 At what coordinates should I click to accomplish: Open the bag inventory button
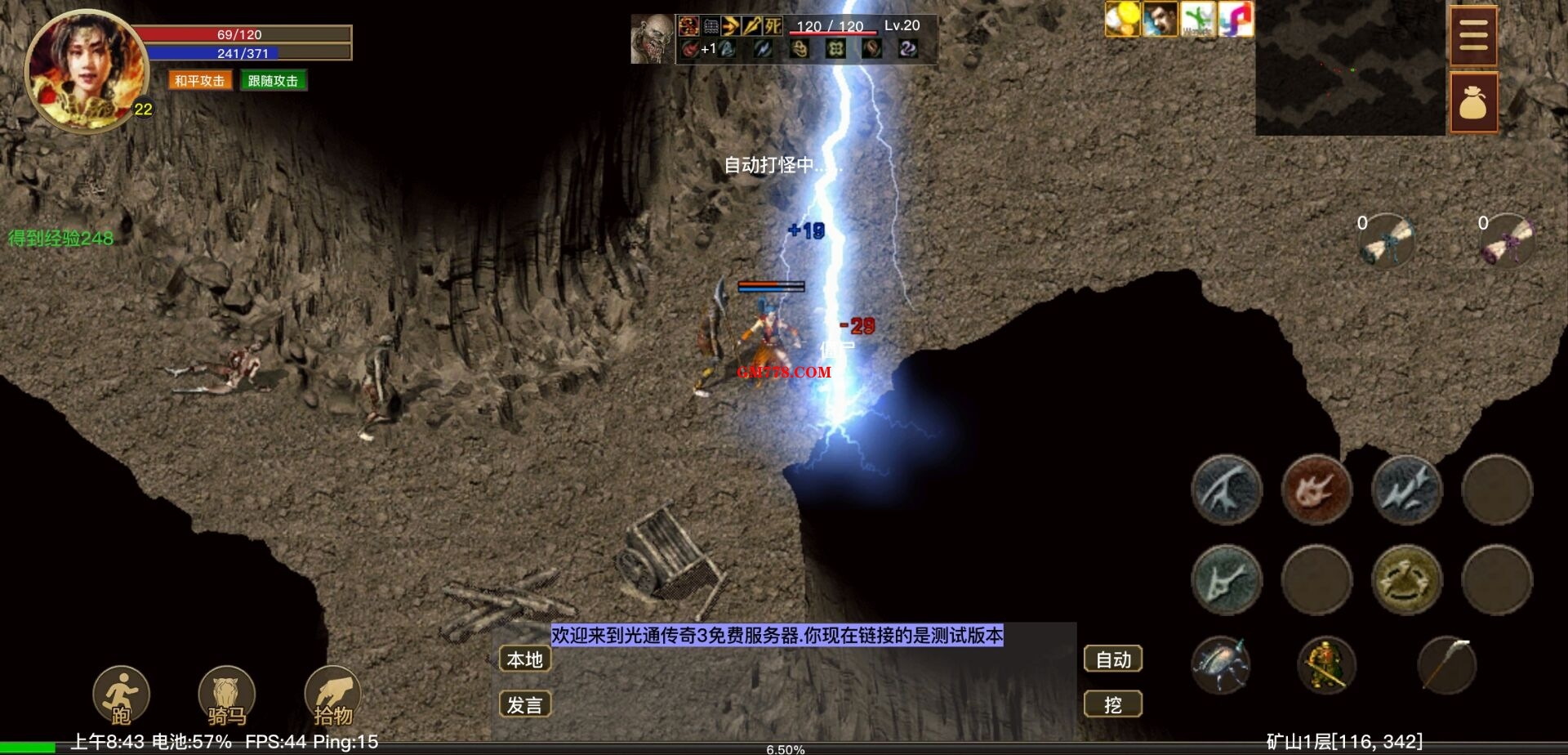pyautogui.click(x=1473, y=102)
